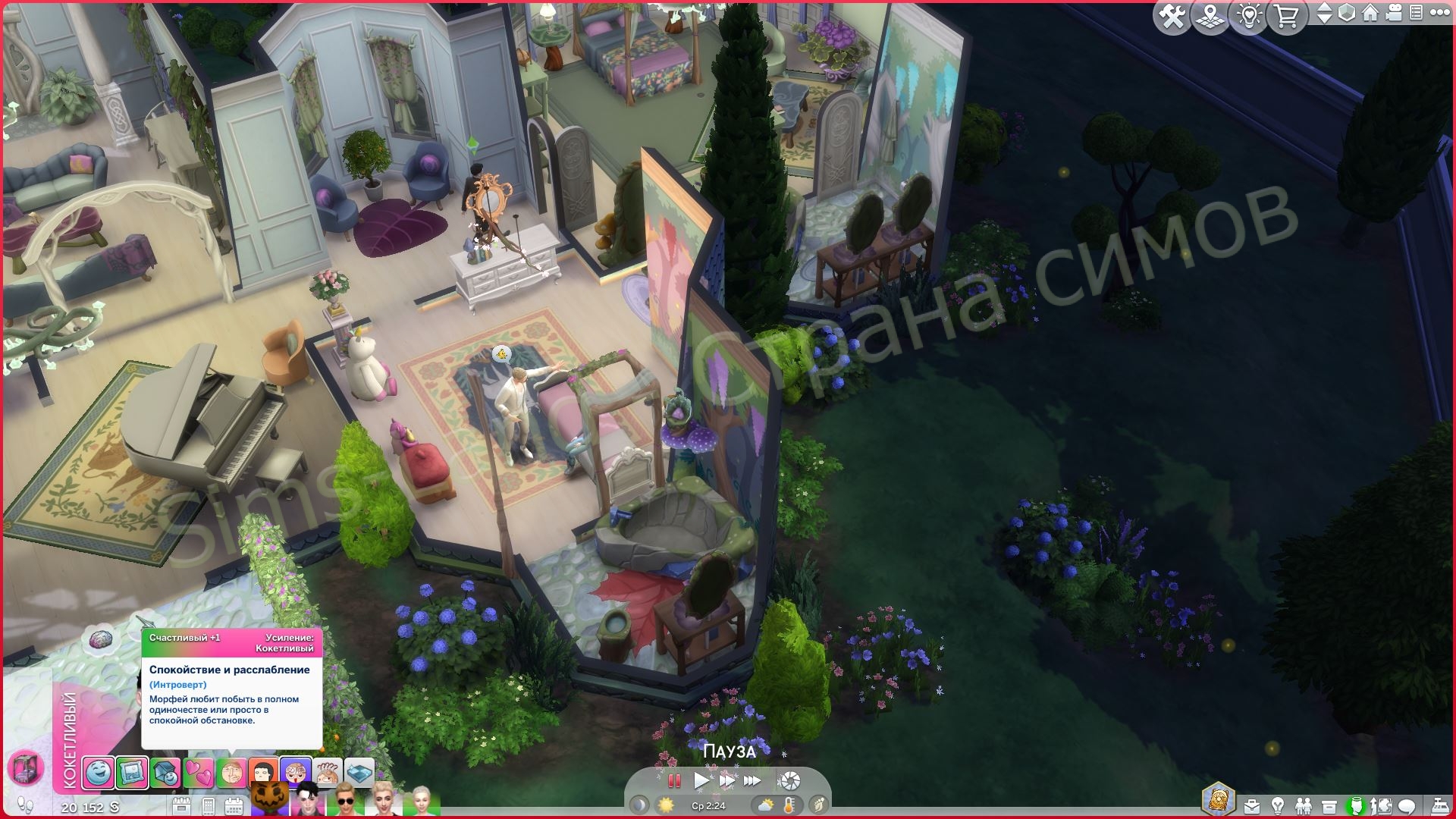This screenshot has width=1456, height=819.
Task: Open the career briefcase panel
Action: point(1251,805)
